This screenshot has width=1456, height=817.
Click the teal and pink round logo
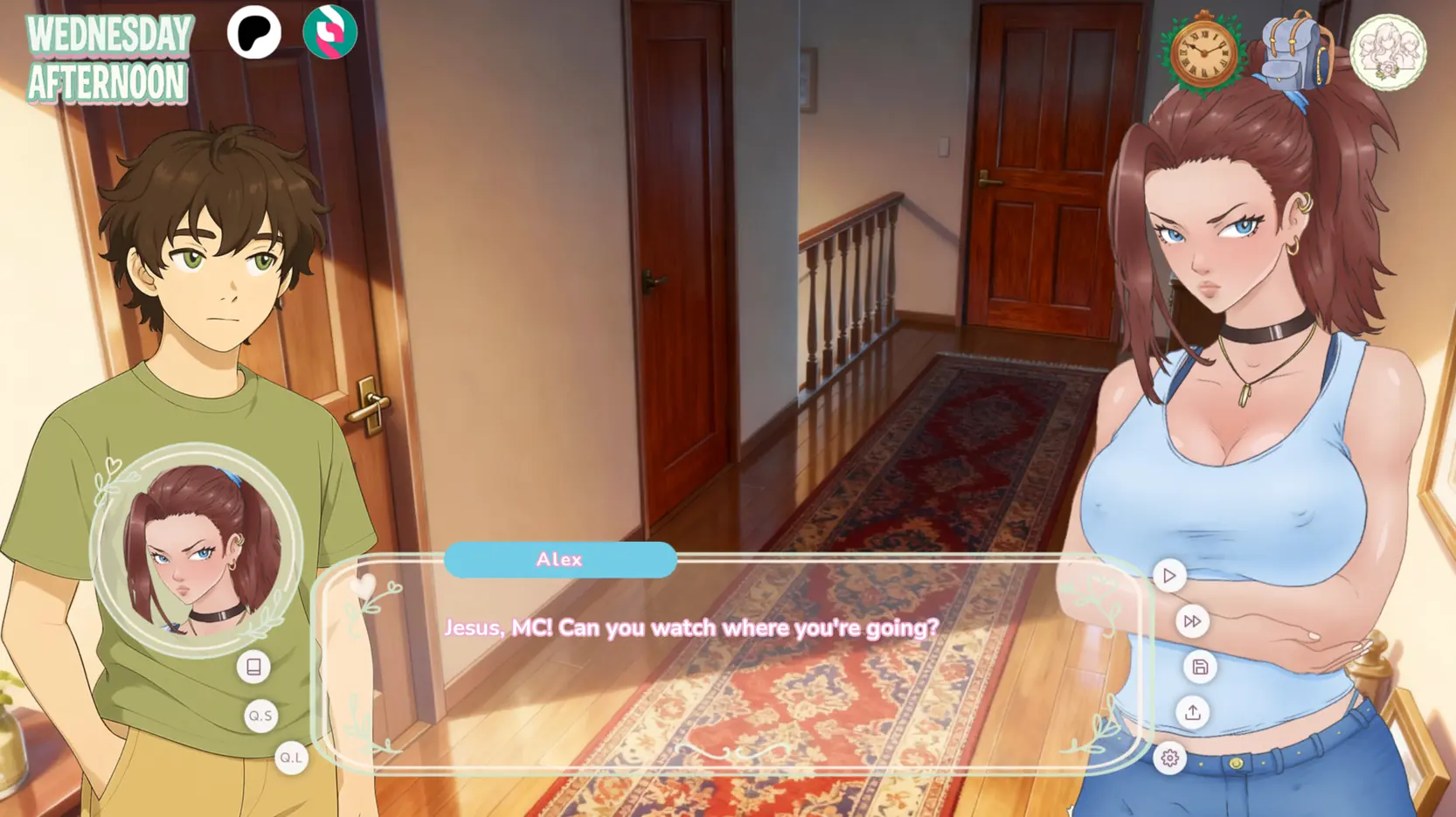(329, 33)
